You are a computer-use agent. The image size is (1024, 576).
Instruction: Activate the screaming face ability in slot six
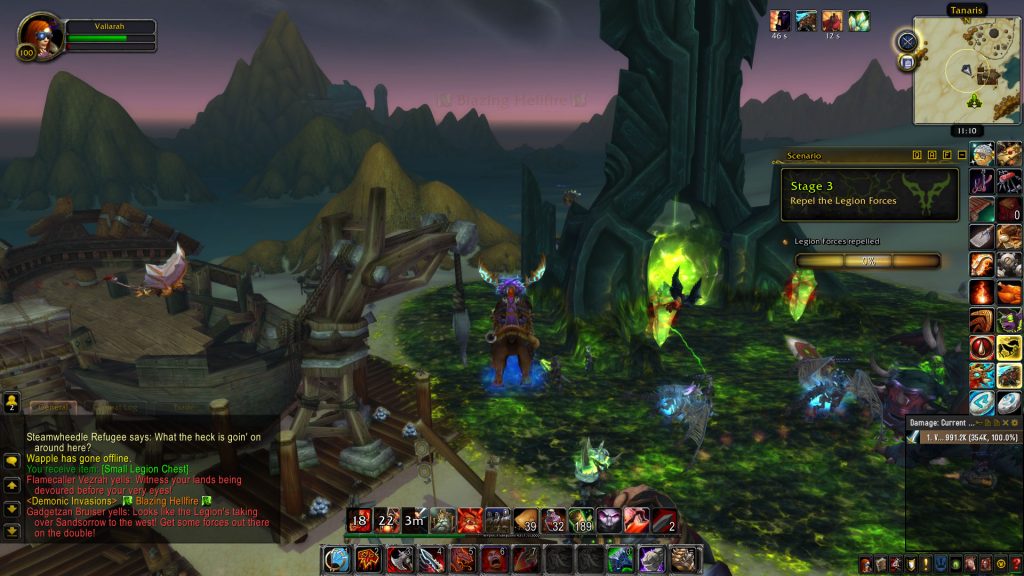[x=493, y=559]
